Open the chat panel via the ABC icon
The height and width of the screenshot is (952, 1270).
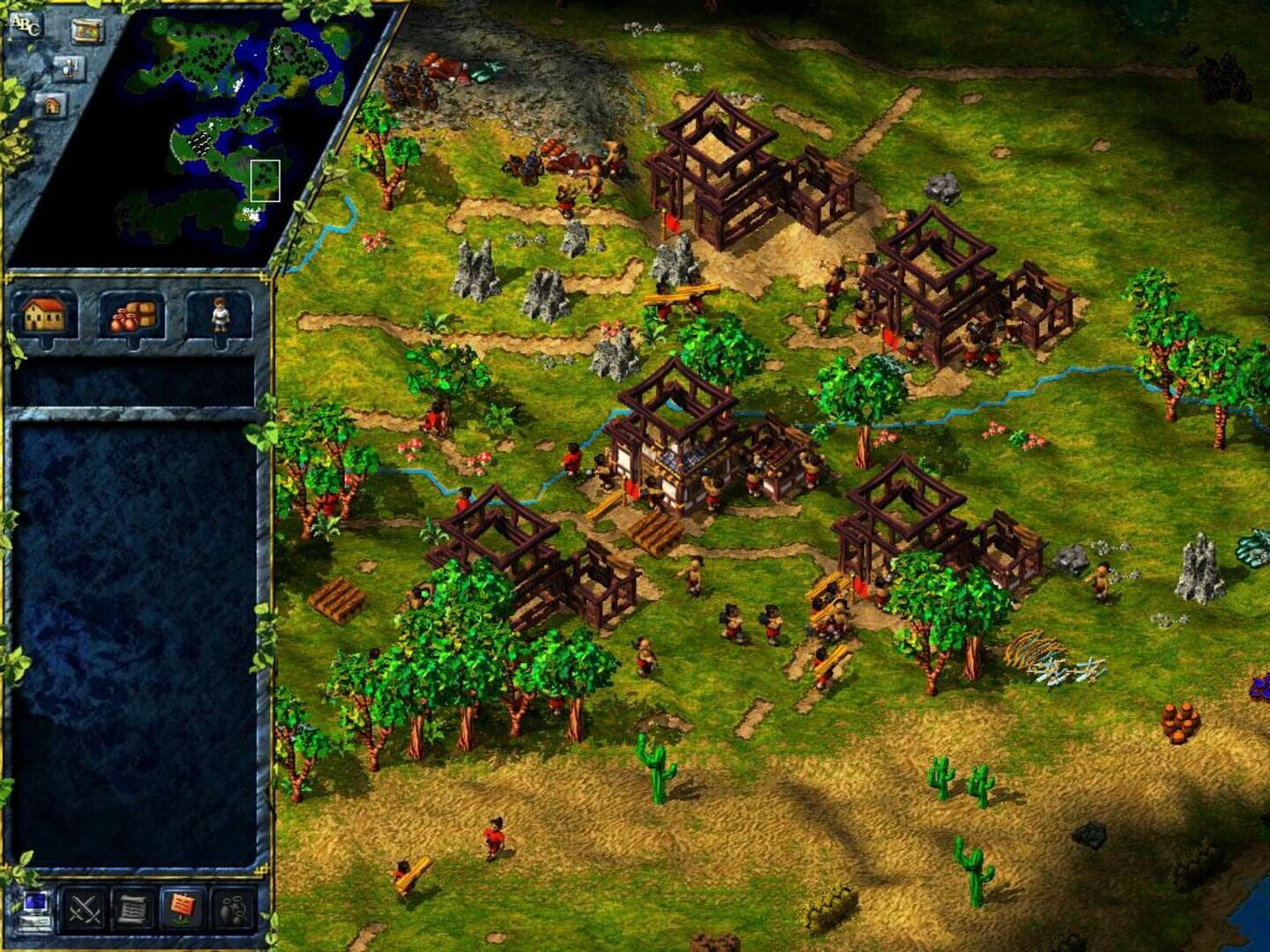(27, 27)
